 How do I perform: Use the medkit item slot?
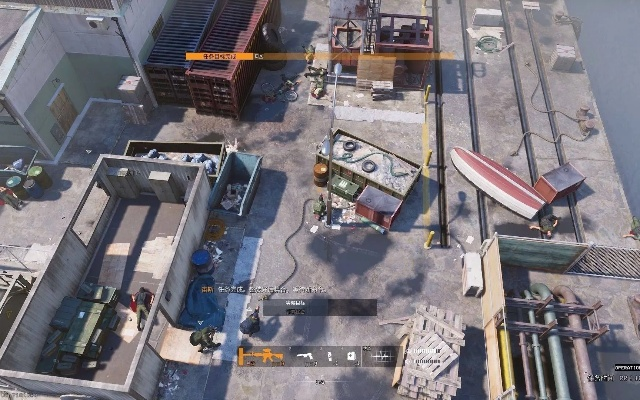click(x=353, y=356)
